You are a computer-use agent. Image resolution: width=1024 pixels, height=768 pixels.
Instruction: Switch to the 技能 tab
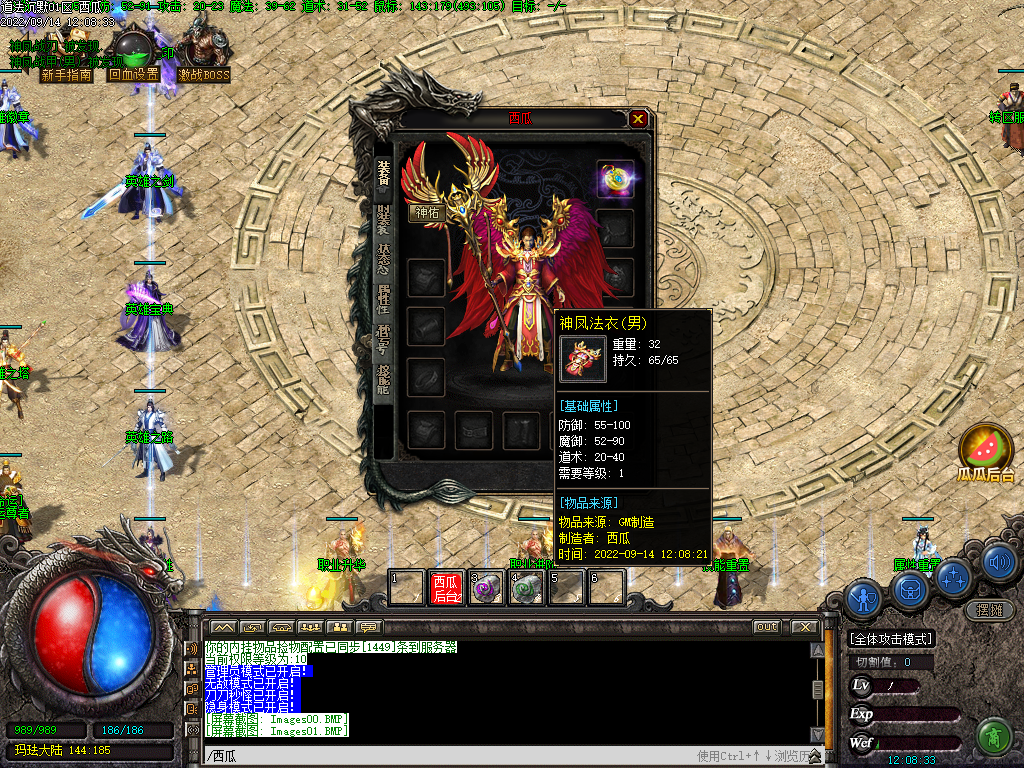383,380
